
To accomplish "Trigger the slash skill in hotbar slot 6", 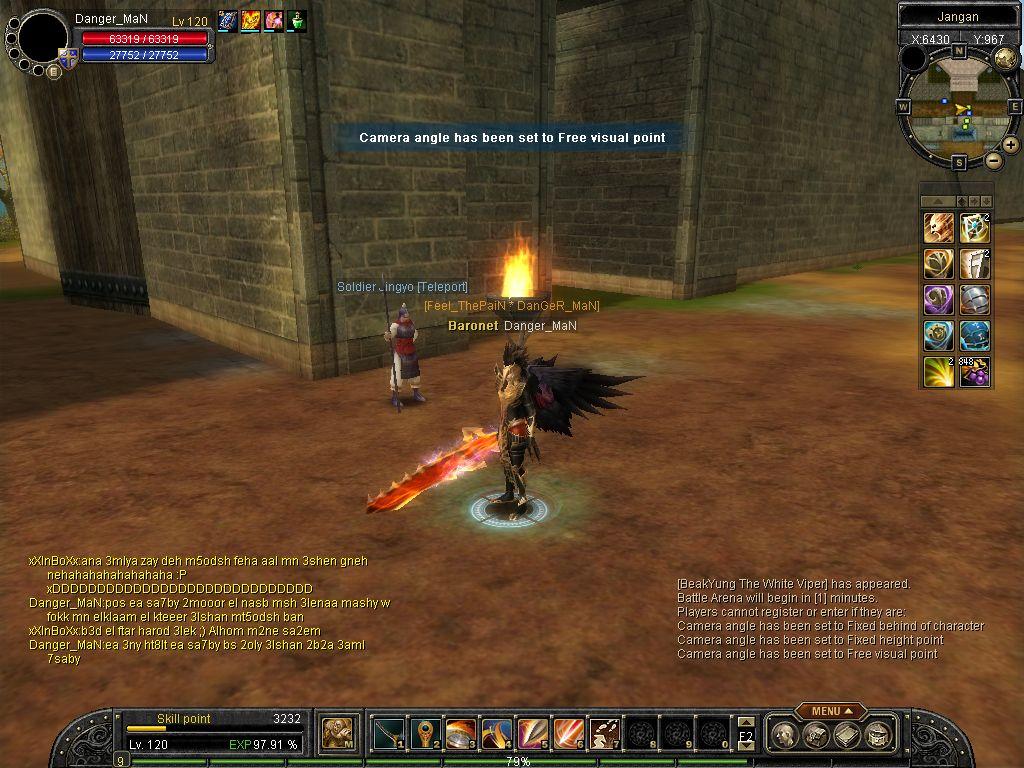I will (x=568, y=734).
